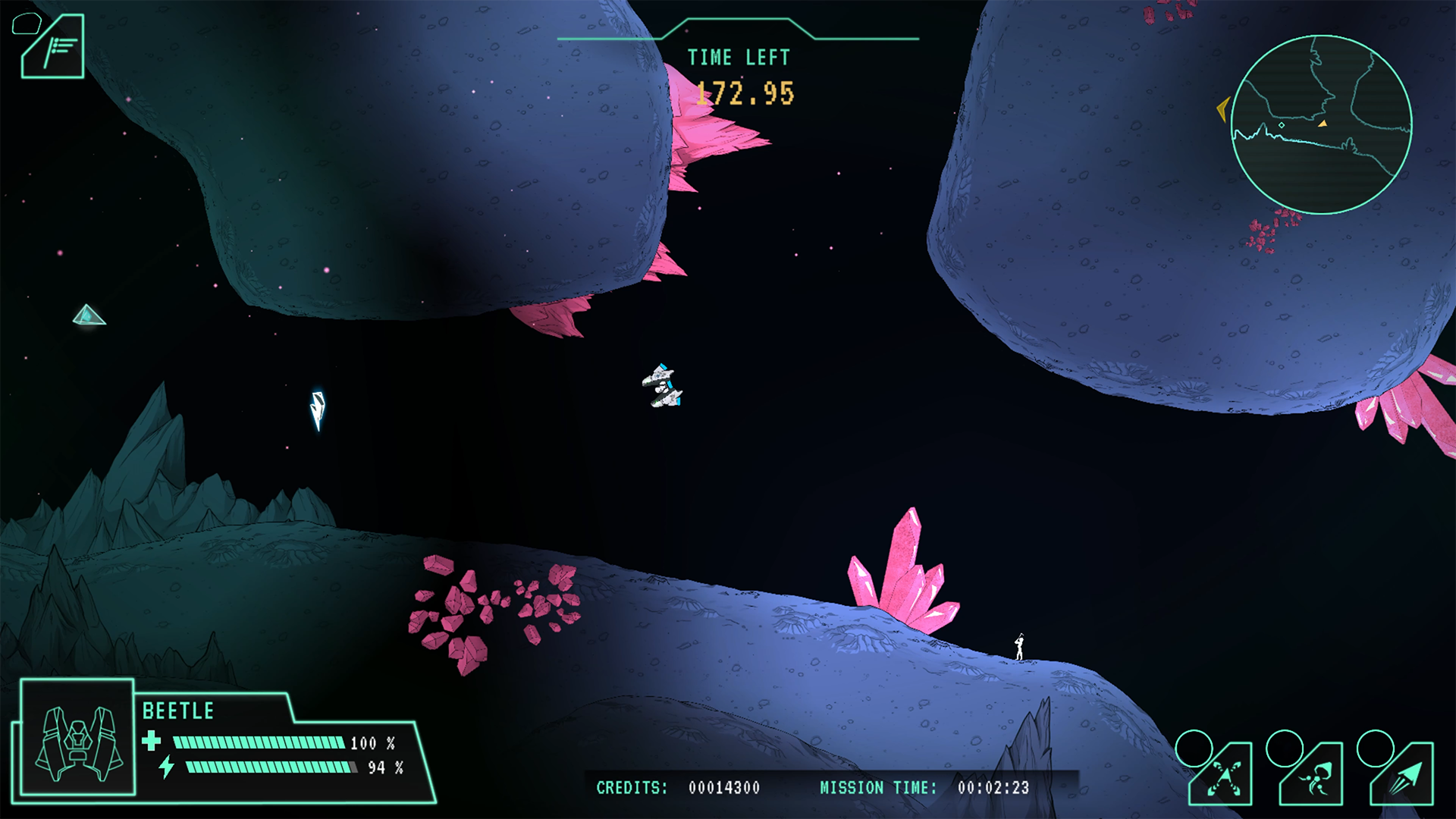Image resolution: width=1456 pixels, height=819 pixels.
Task: Toggle the indicator shape beside the objectives icon
Action: point(27,25)
